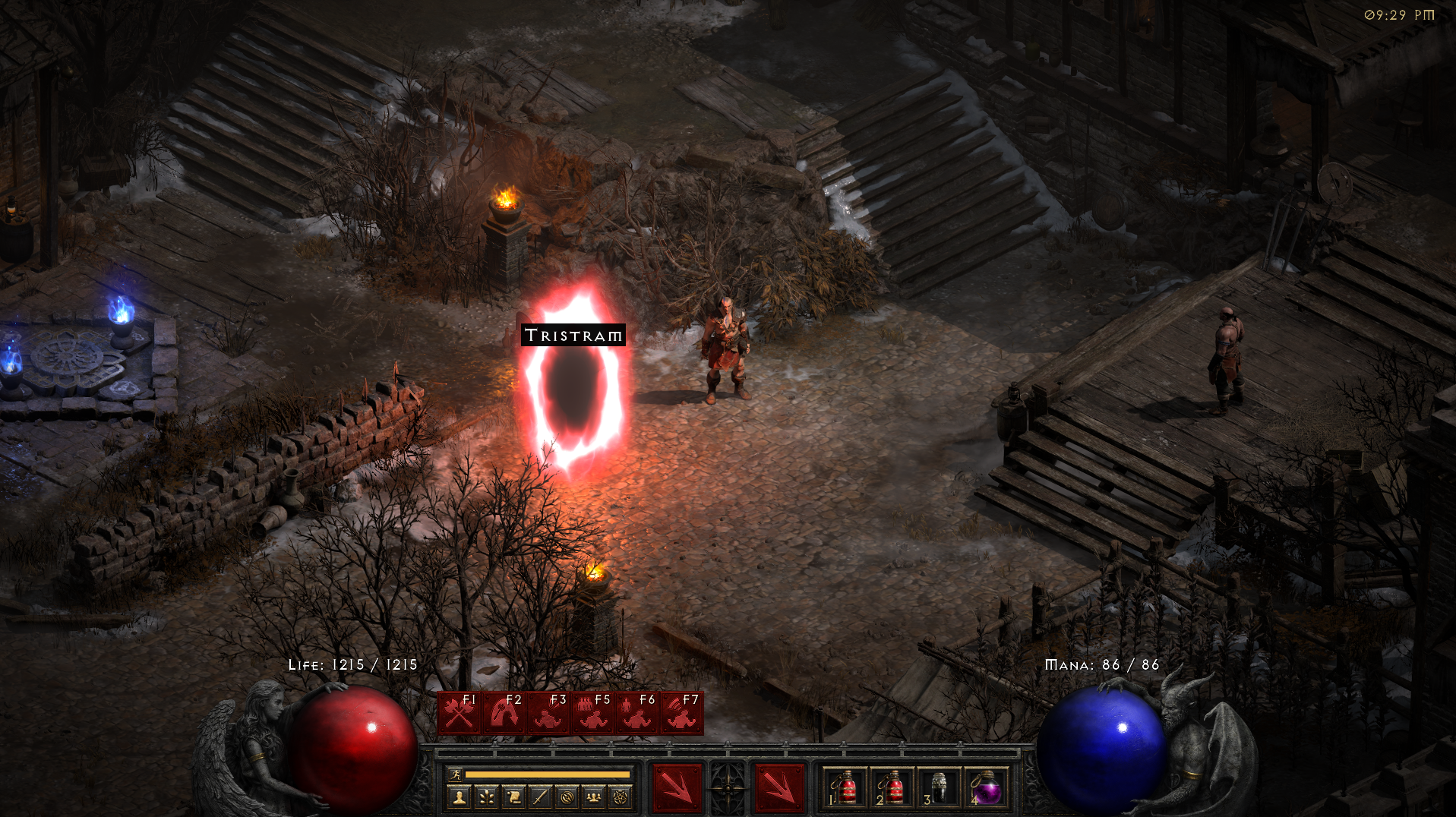Choose the F5 group warcry skill icon

pos(592,713)
